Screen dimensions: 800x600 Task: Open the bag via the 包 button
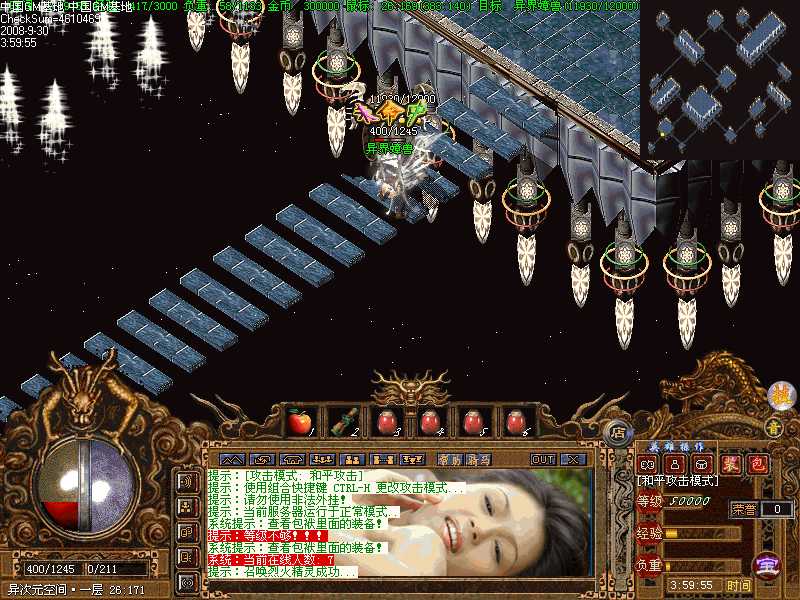click(x=758, y=464)
